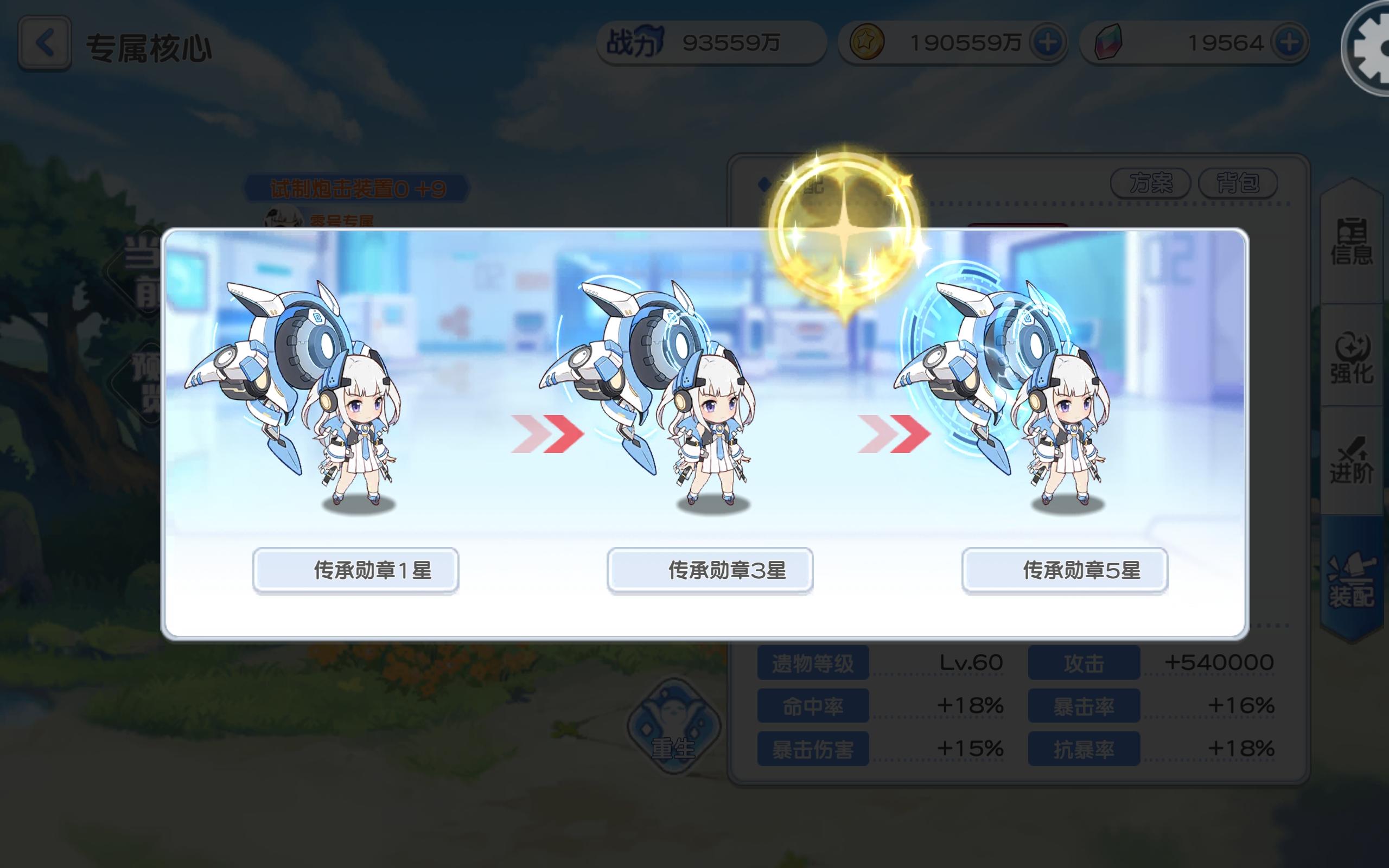This screenshot has height=868, width=1389.
Task: Add coins via the plus button
Action: 1048,42
